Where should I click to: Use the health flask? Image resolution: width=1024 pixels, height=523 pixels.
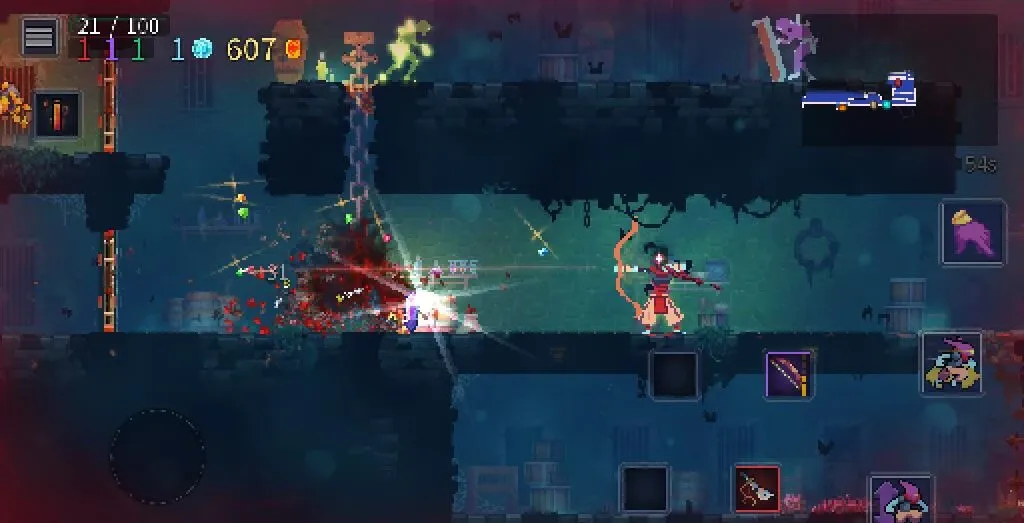57,114
